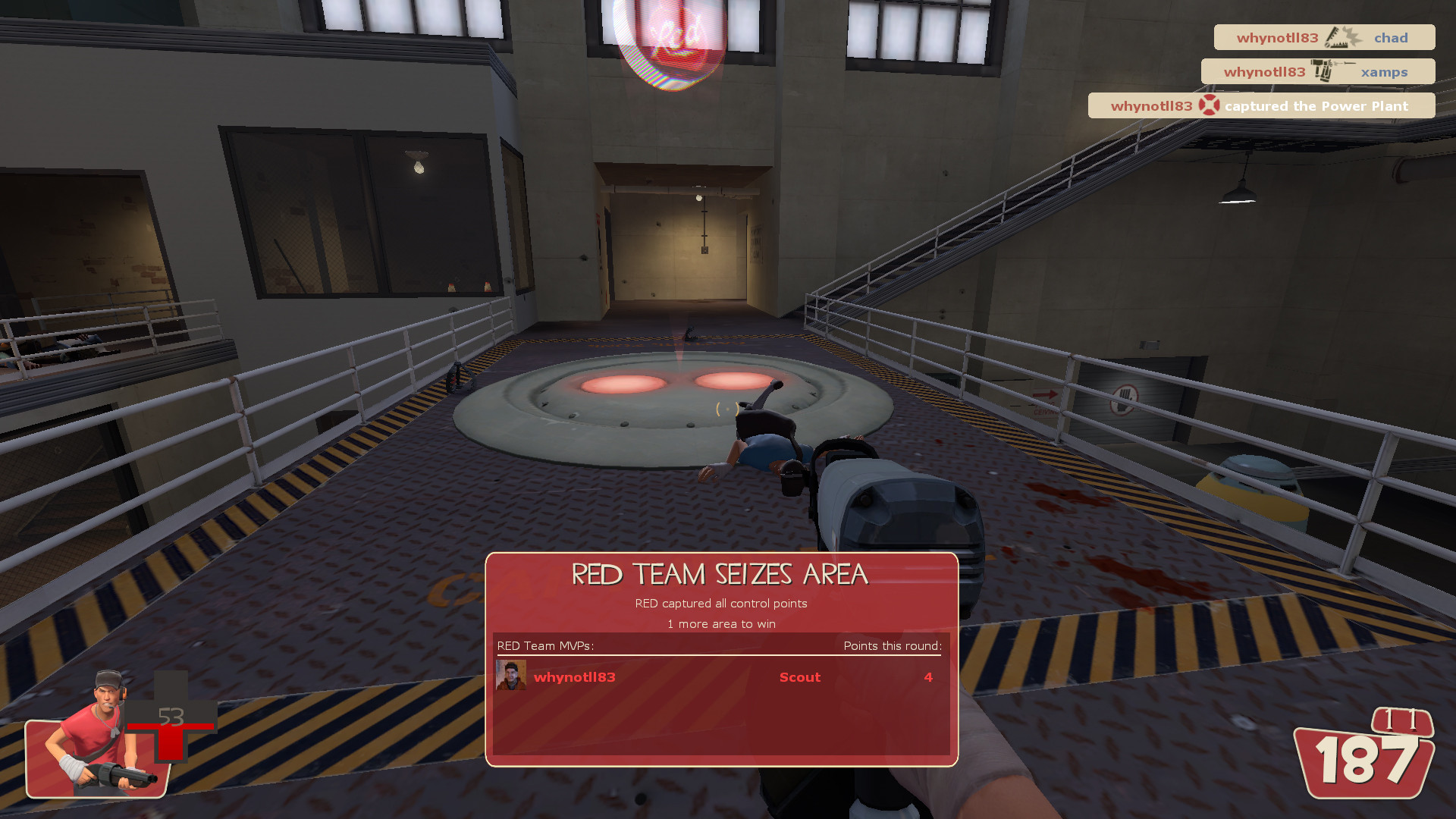Click the health value showing 53

(x=171, y=716)
